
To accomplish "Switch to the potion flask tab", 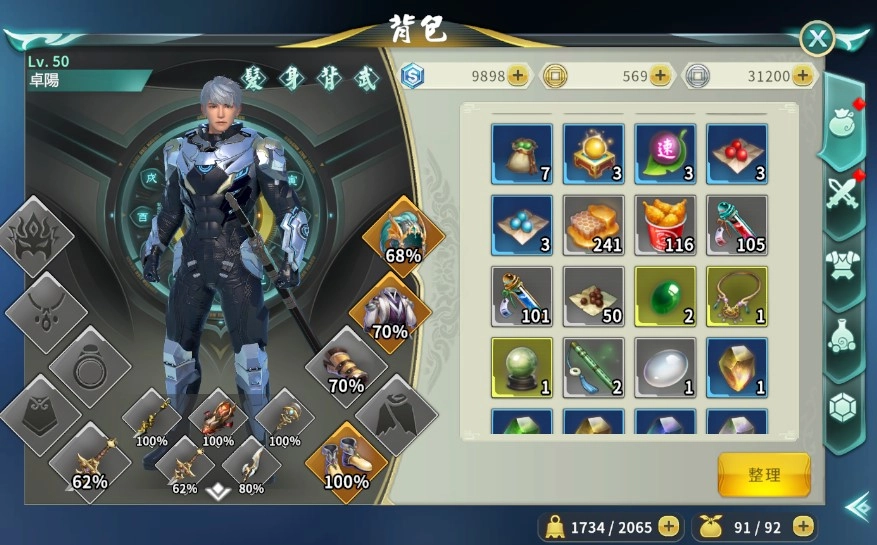I will (842, 336).
